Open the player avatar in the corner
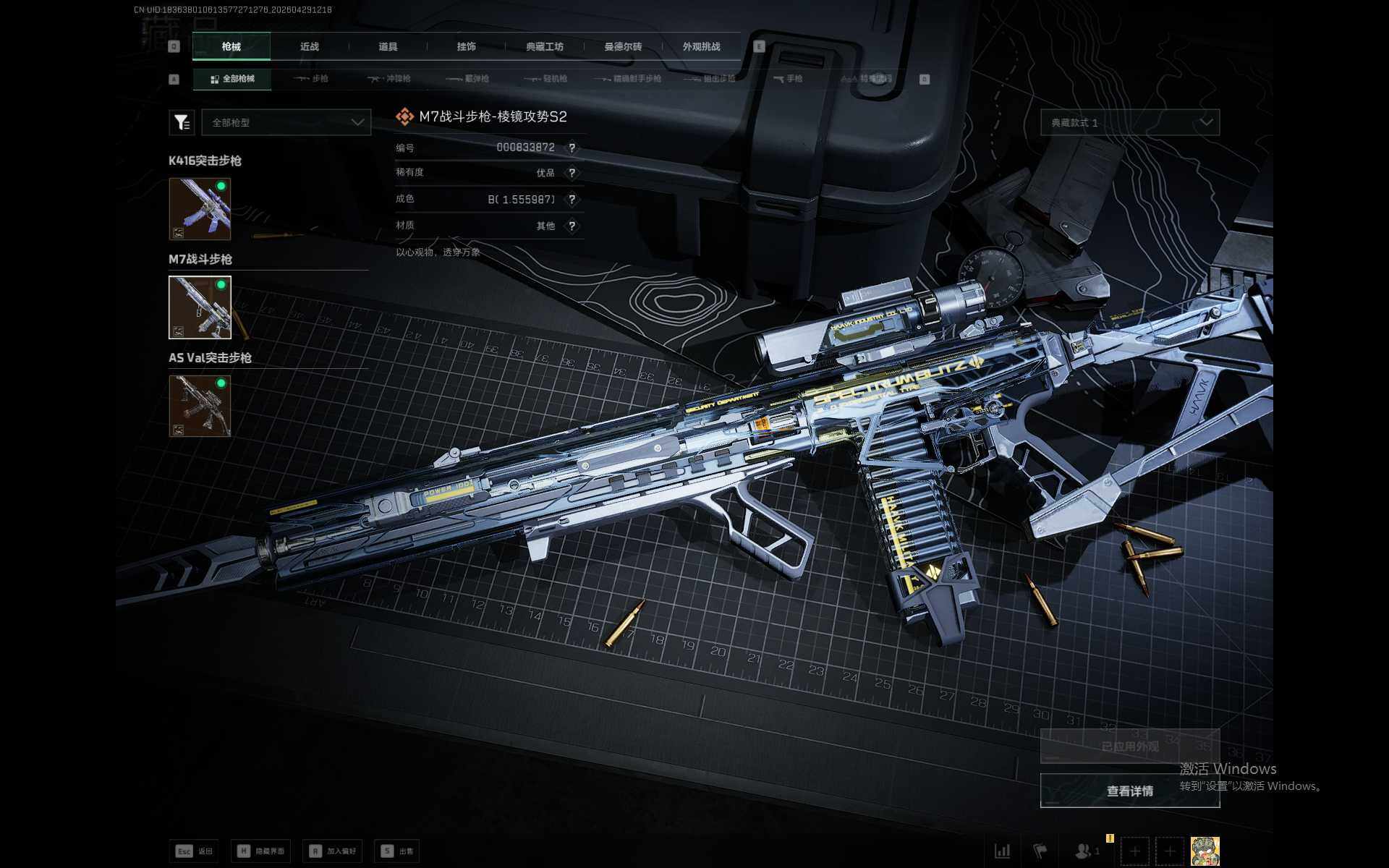Image resolution: width=1389 pixels, height=868 pixels. (x=1205, y=851)
